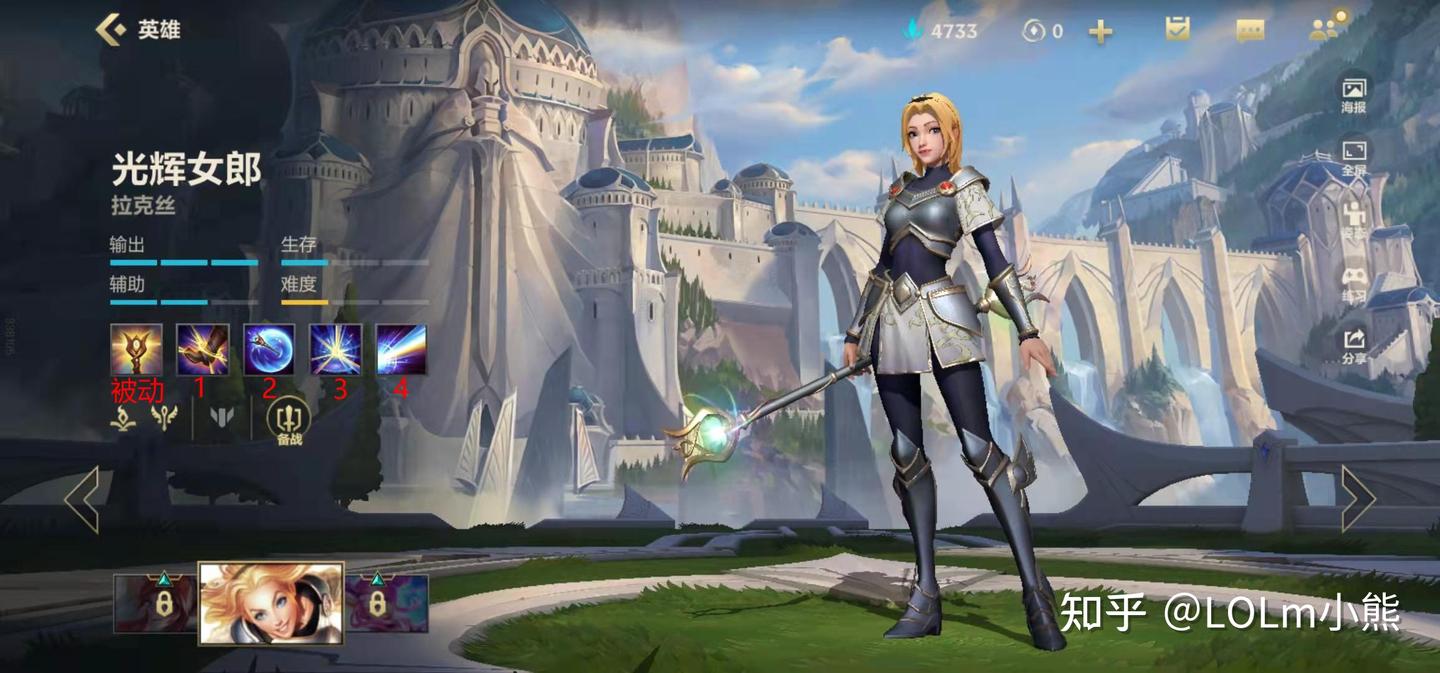Viewport: 1440px width, 673px height.
Task: Open the 海报 poster view
Action: (x=1354, y=93)
